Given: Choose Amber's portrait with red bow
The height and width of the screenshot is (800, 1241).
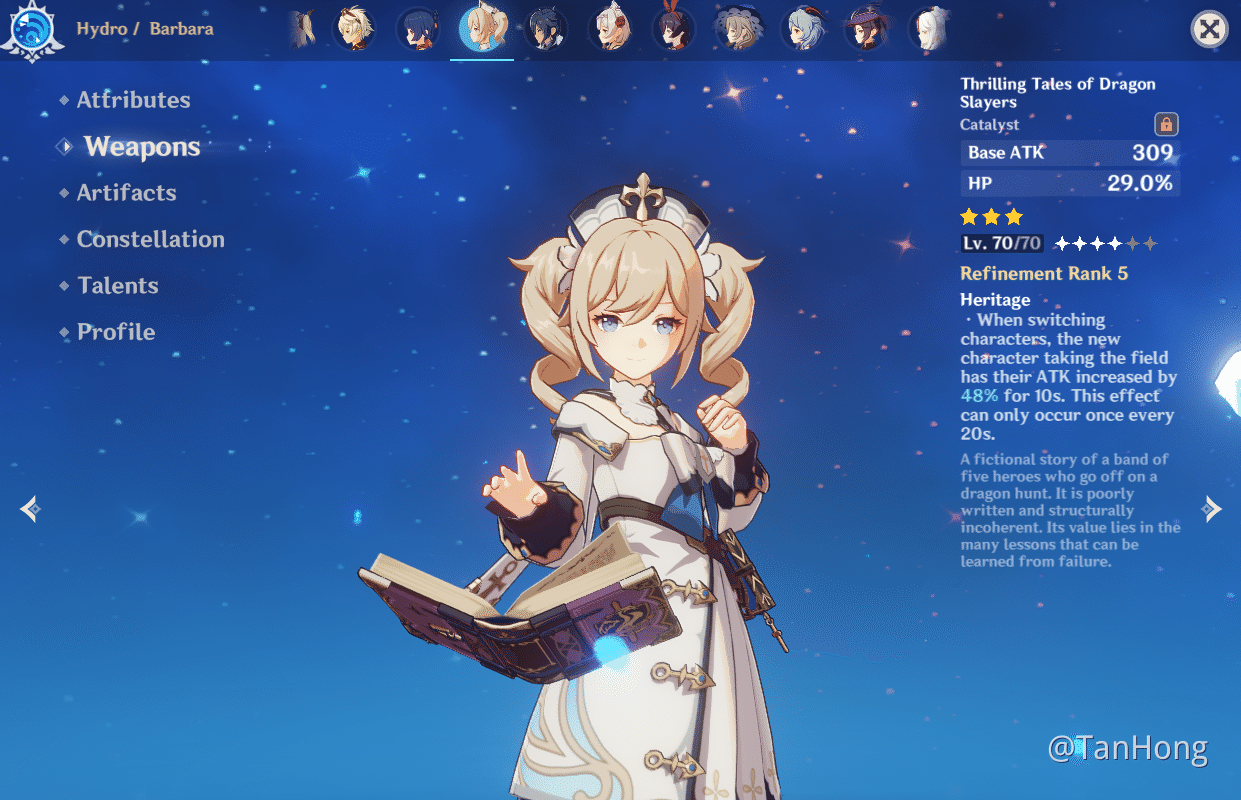Looking at the screenshot, I should pos(674,29).
